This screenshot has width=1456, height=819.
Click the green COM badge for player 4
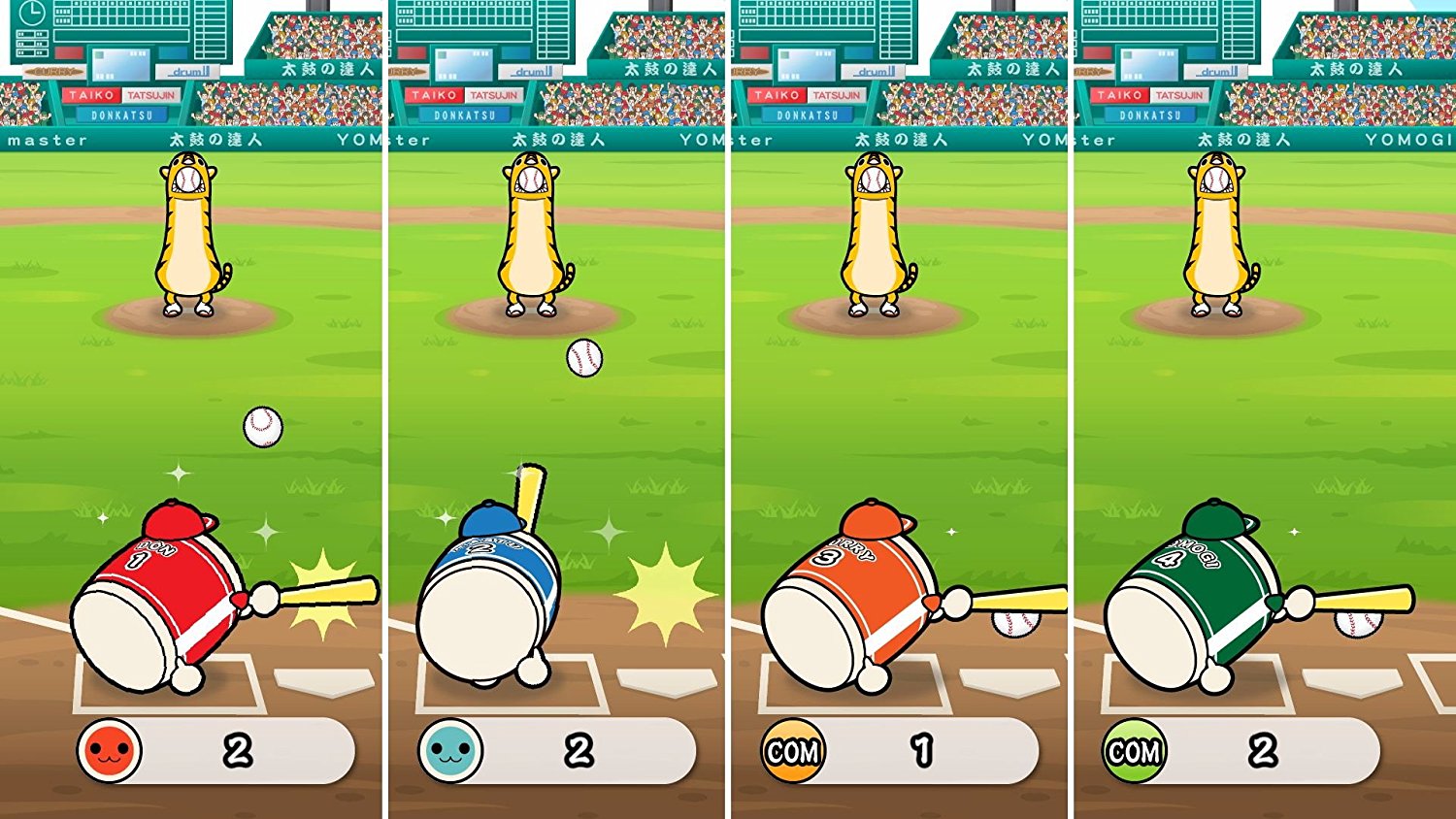coord(1134,749)
